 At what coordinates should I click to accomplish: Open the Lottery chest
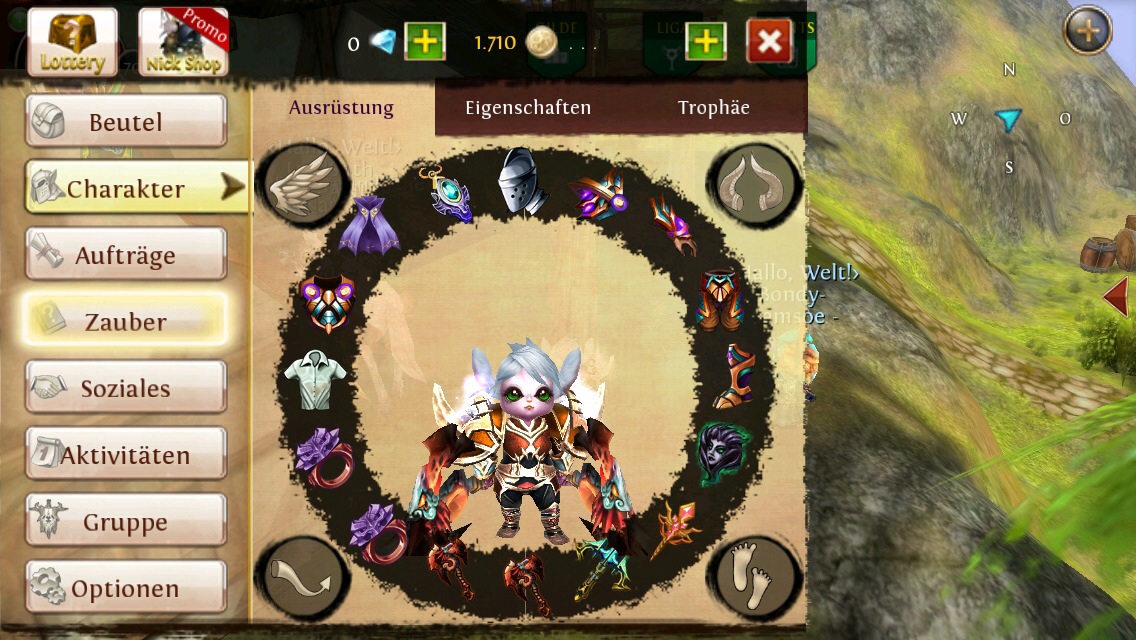tap(72, 42)
